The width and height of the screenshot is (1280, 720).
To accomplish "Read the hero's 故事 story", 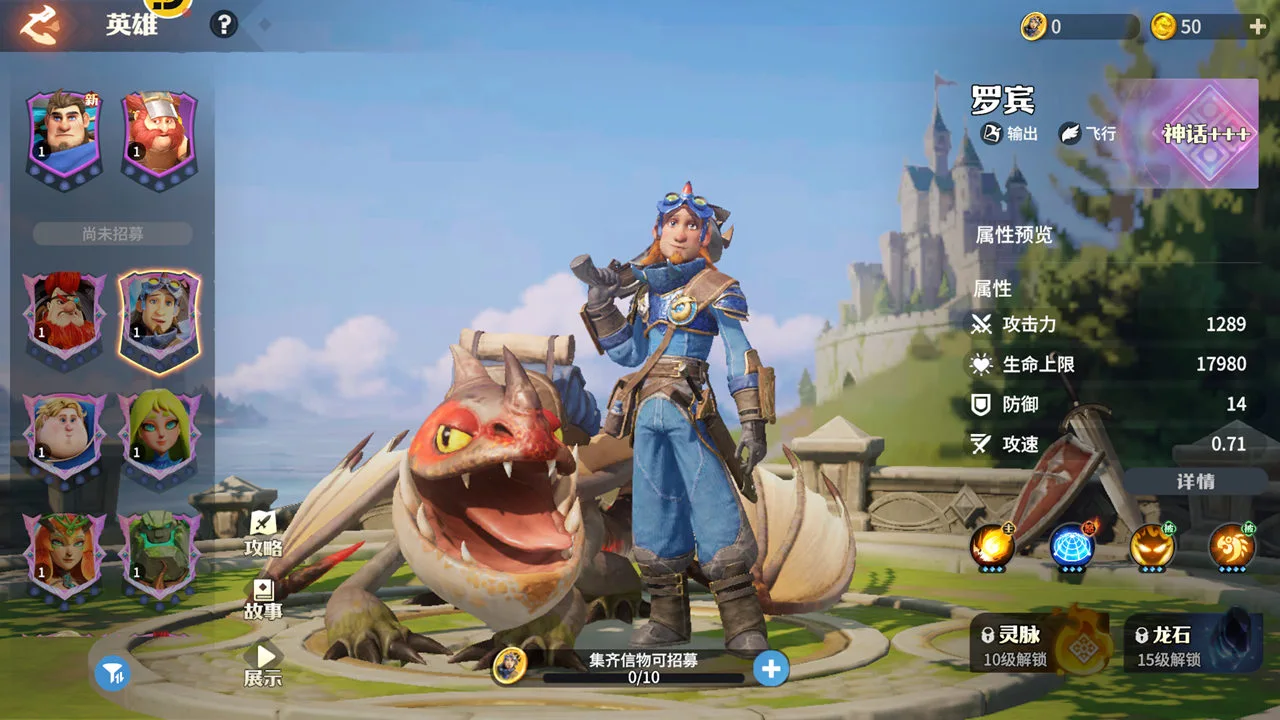I will [x=263, y=599].
